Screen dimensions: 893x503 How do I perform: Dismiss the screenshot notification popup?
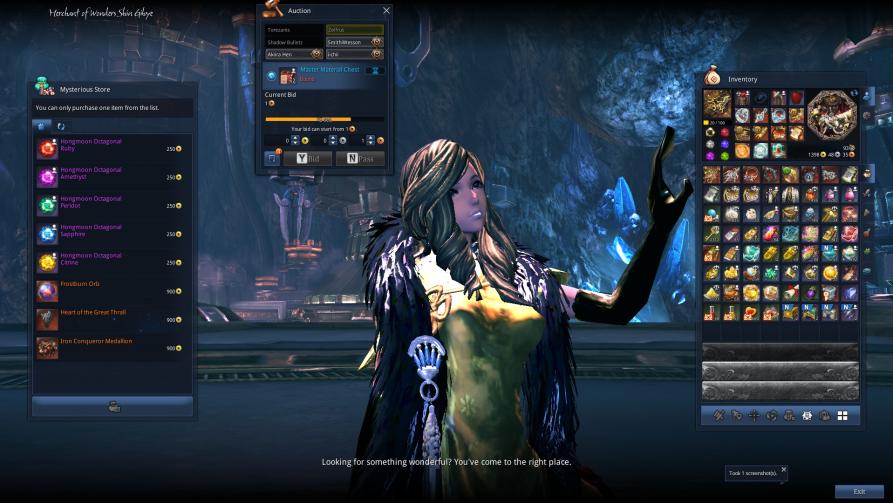tap(784, 469)
